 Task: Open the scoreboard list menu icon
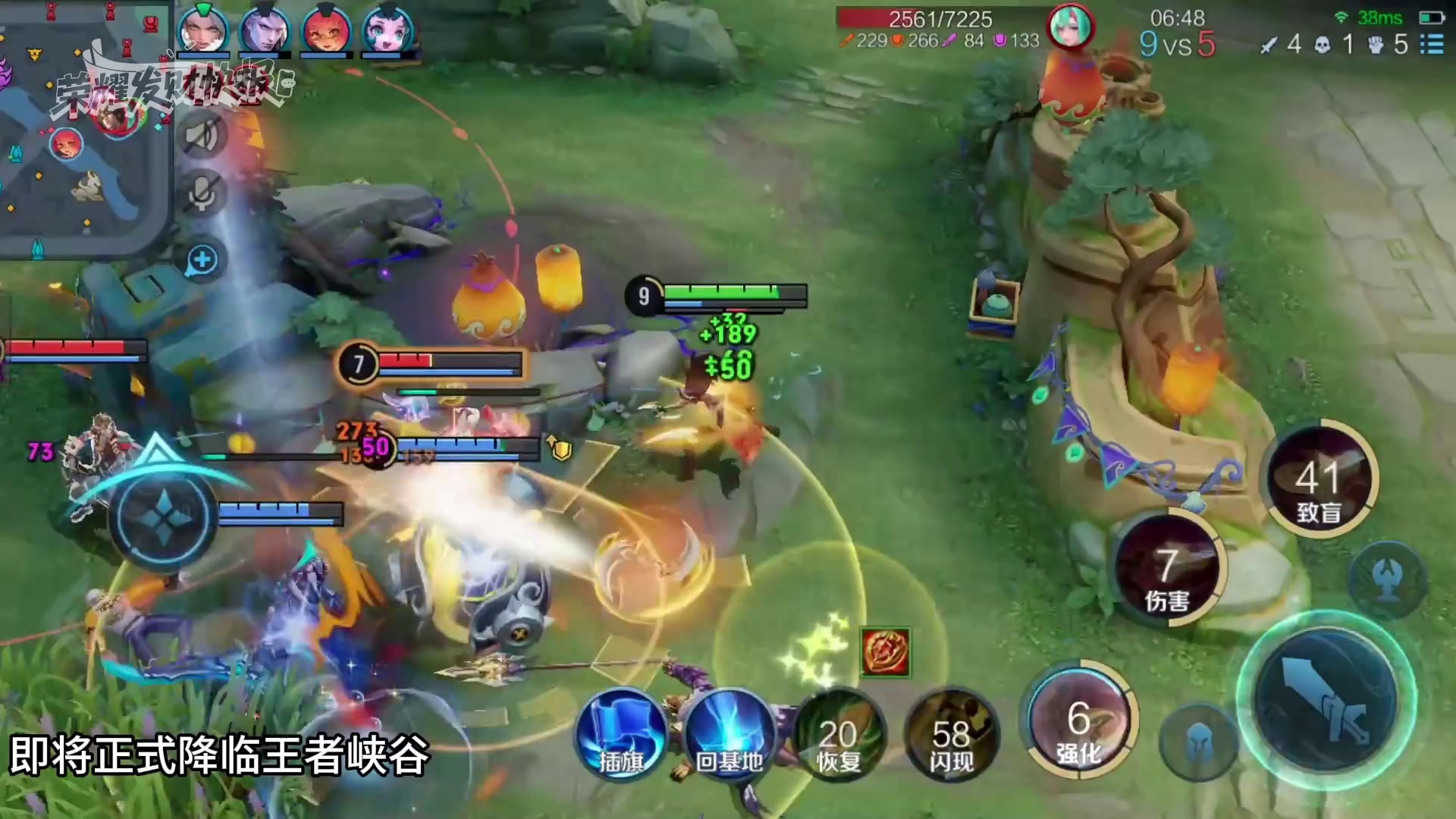click(x=1432, y=44)
